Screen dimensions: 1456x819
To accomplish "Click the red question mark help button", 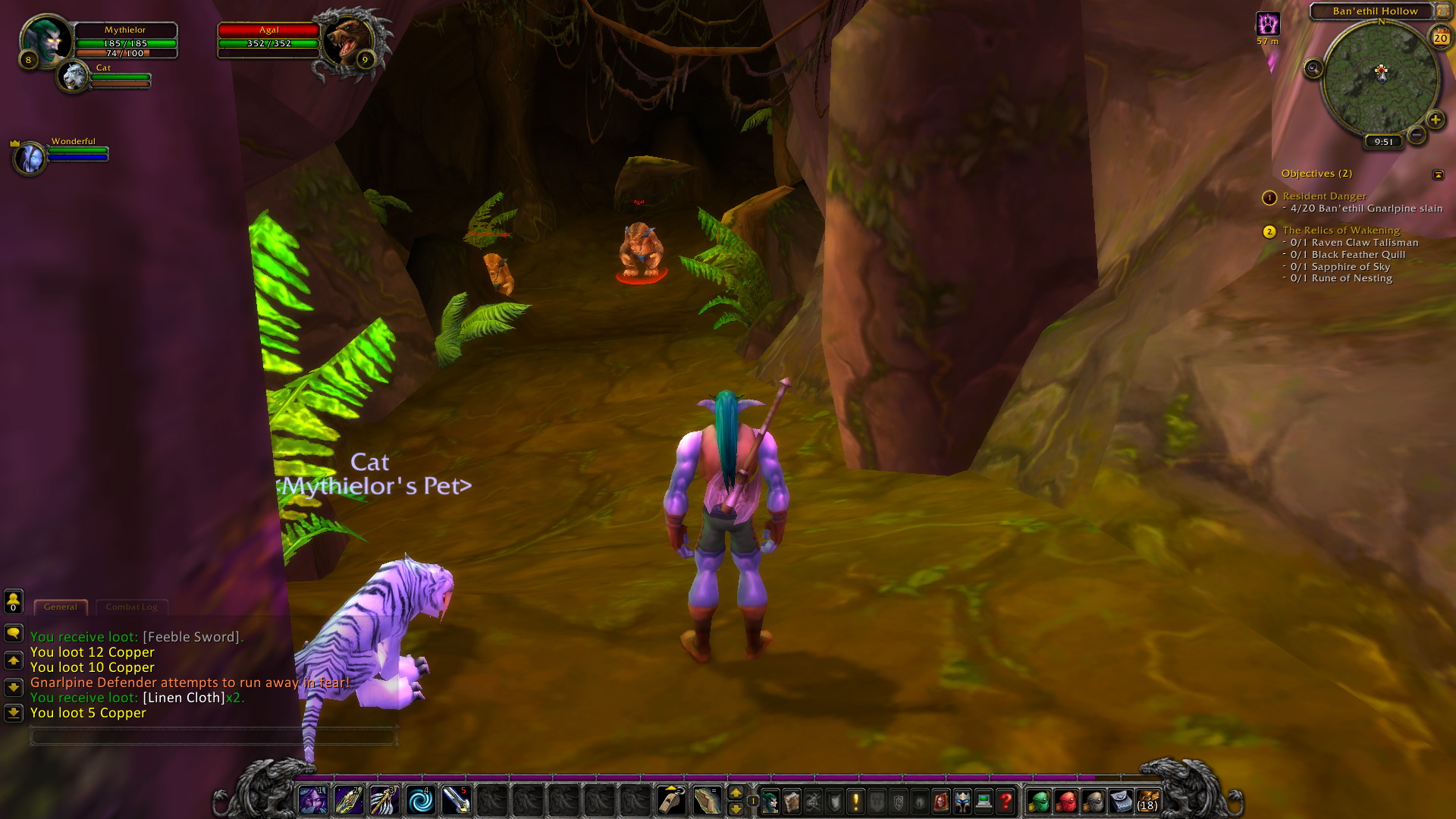I will [1006, 801].
